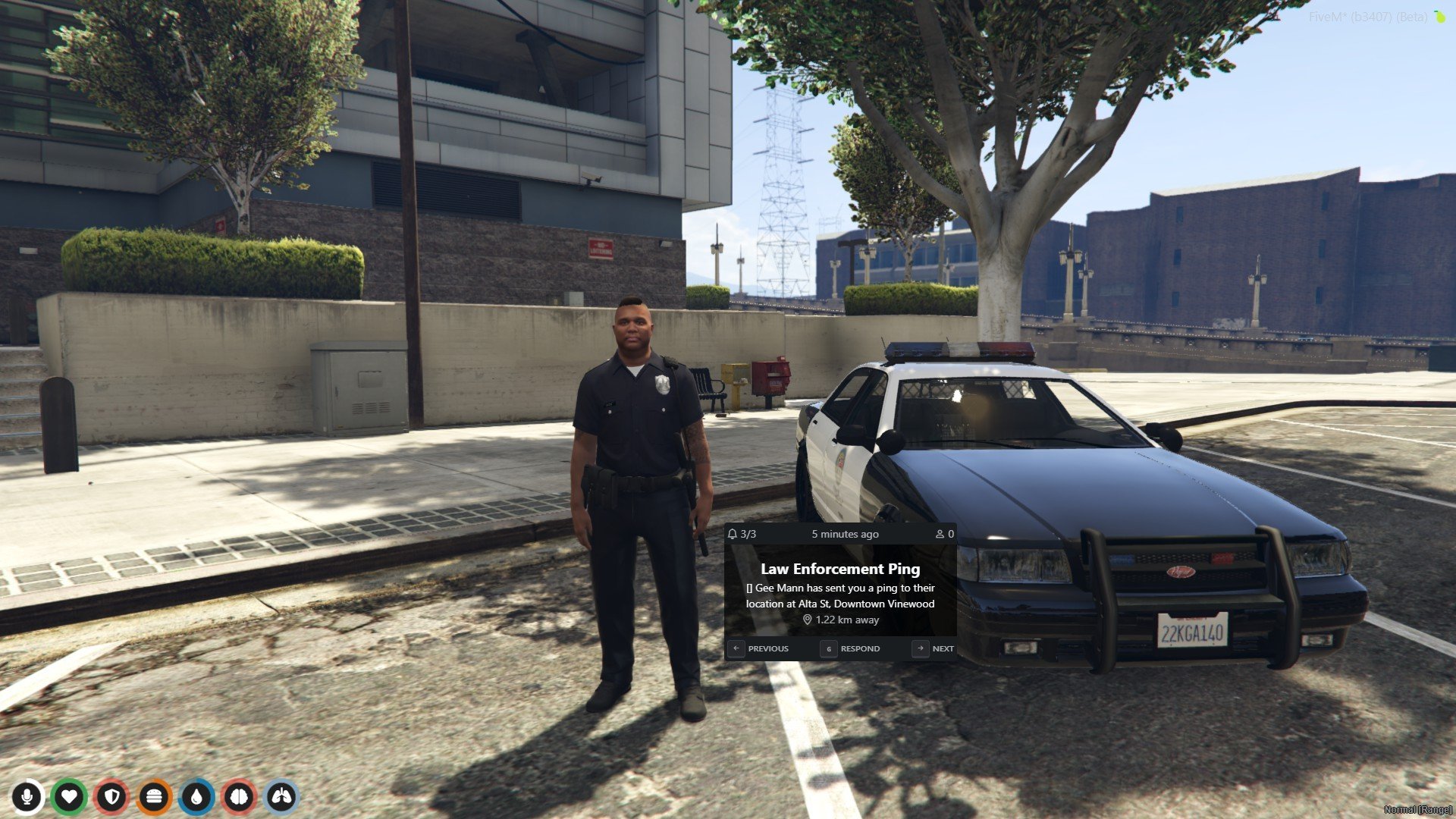Select the burger hunger status icon
This screenshot has height=819, width=1456.
click(155, 797)
